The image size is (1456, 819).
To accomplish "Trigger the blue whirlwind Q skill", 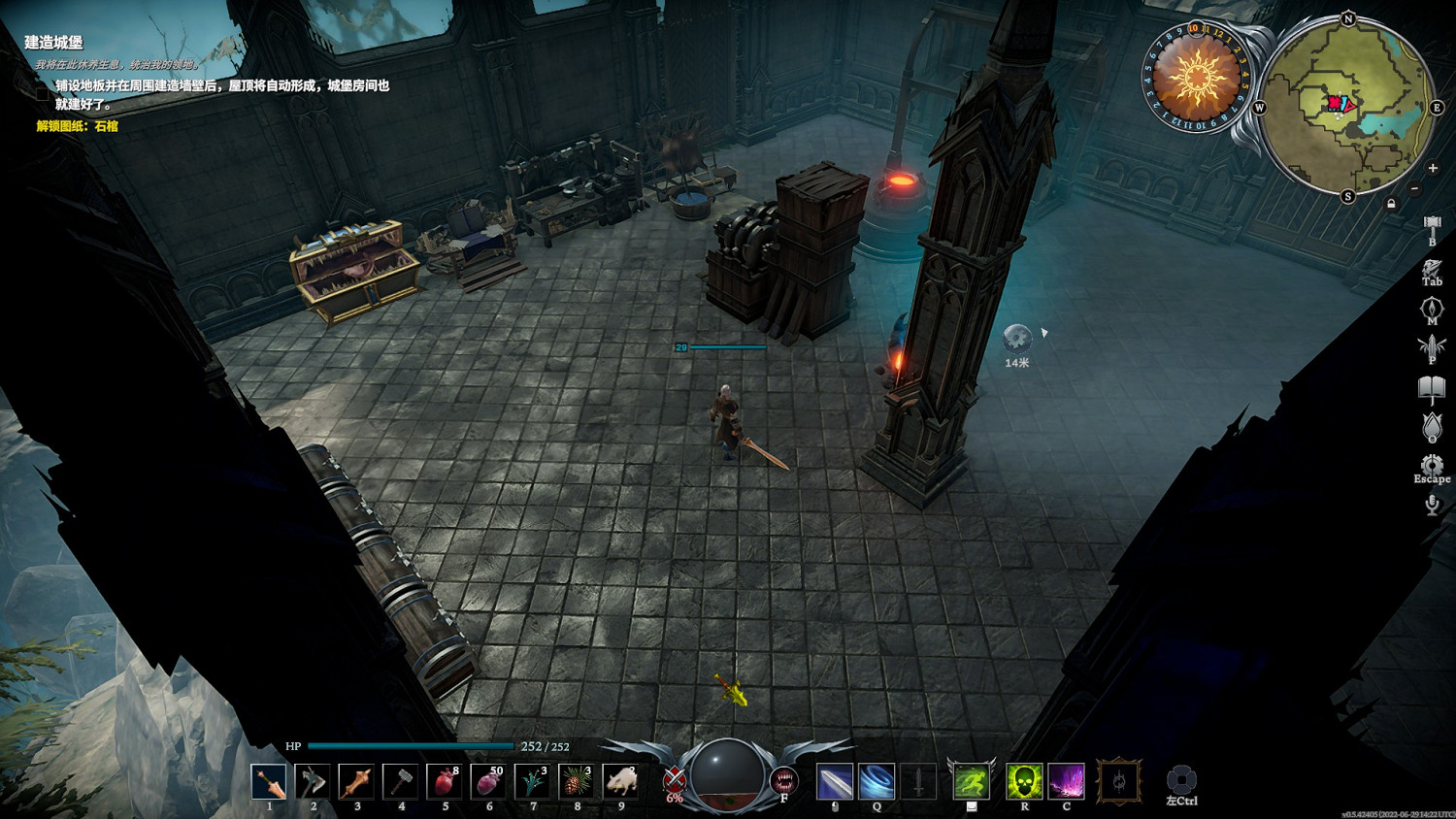I will (x=876, y=781).
